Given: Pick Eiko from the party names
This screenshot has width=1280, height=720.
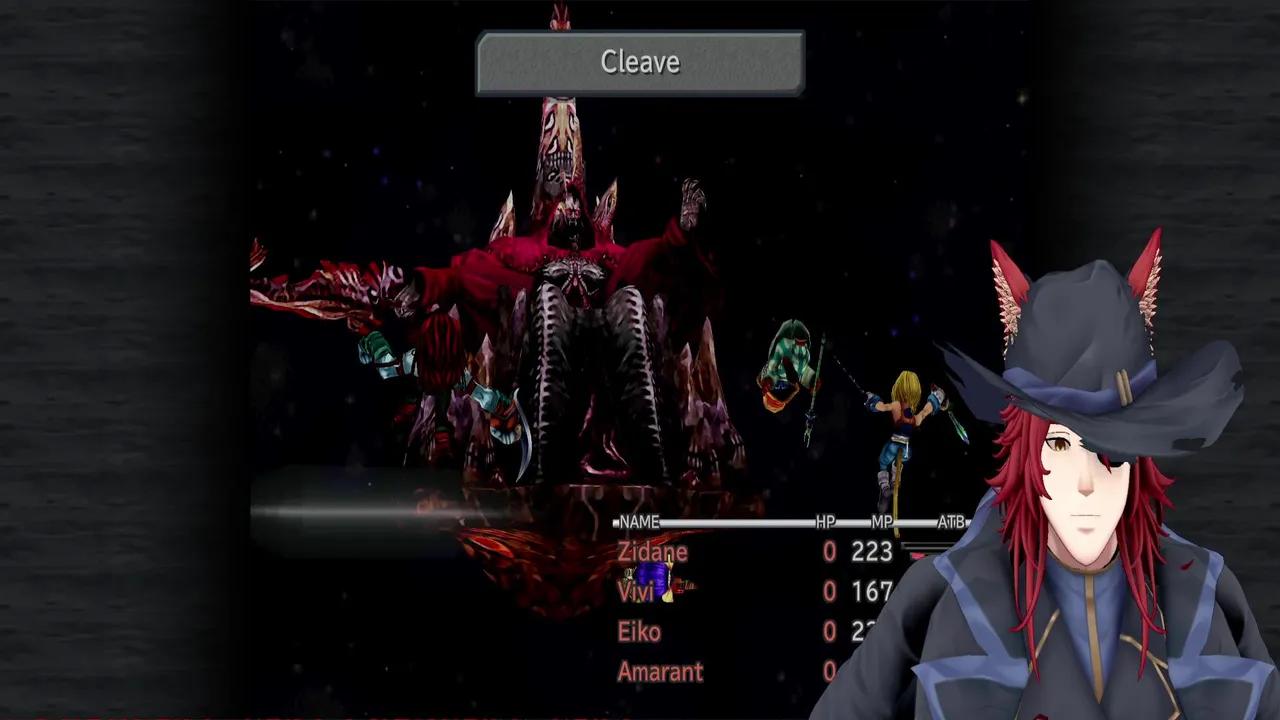Looking at the screenshot, I should coord(639,632).
